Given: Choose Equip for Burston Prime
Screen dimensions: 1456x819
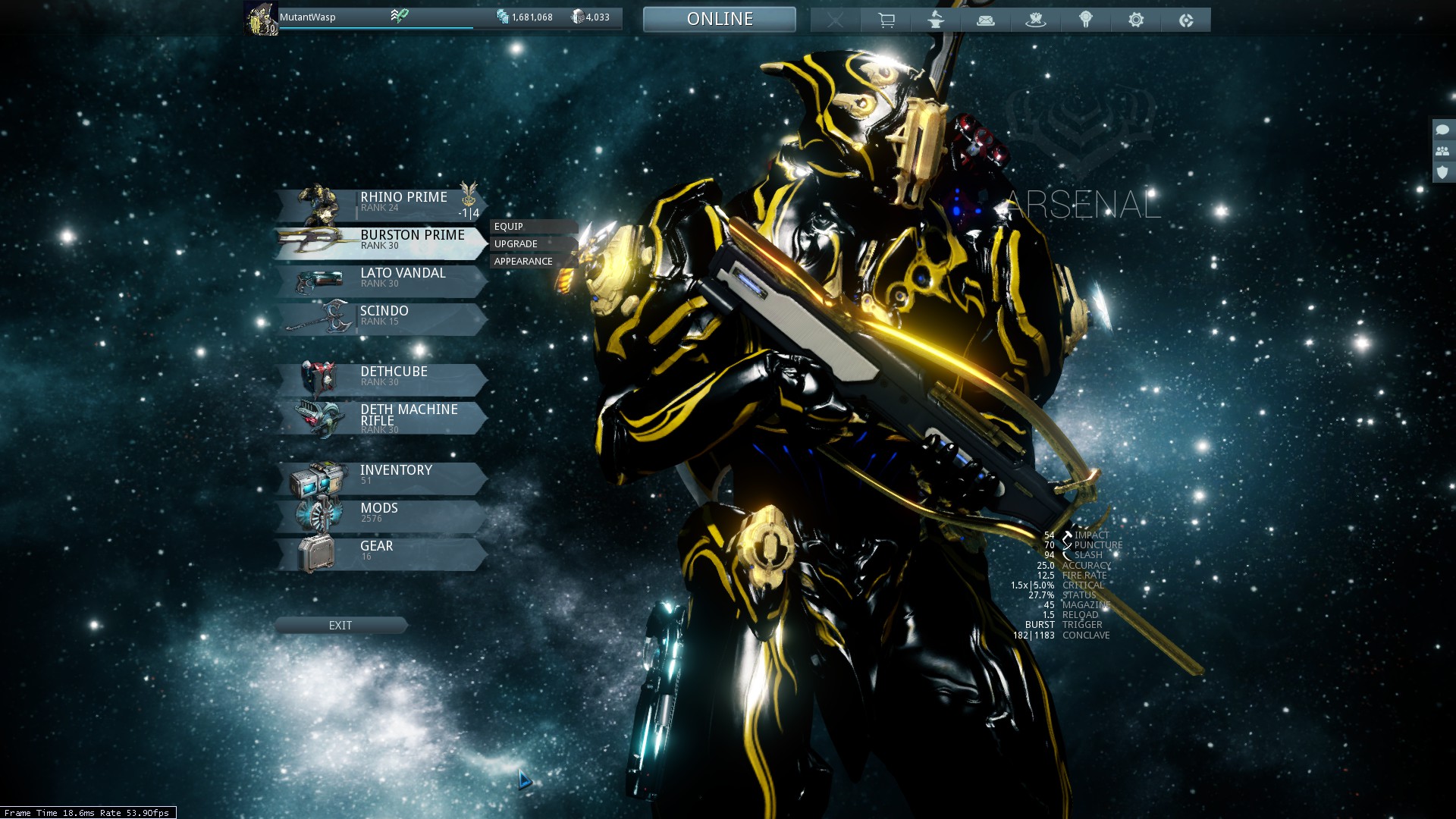Looking at the screenshot, I should [509, 227].
